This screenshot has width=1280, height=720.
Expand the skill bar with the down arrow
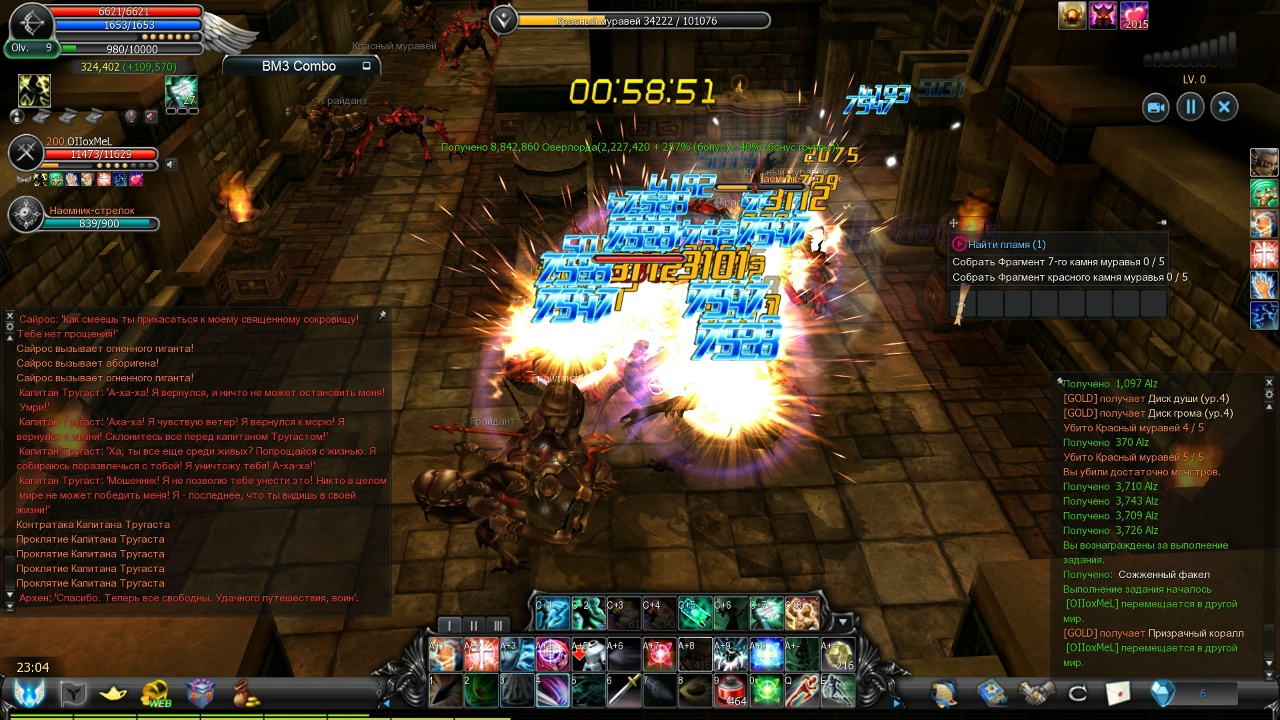click(842, 623)
